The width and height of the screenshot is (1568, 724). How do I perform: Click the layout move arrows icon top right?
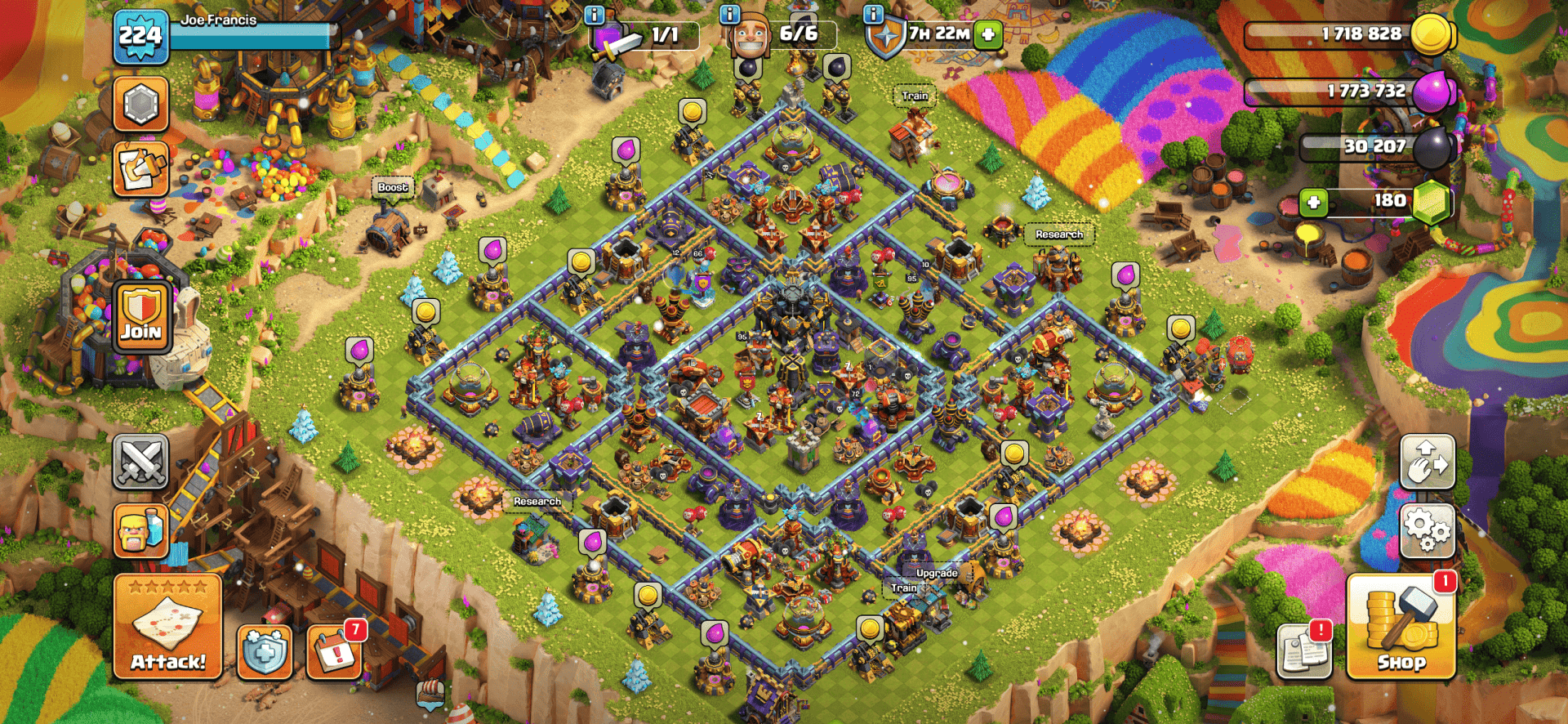(1428, 462)
